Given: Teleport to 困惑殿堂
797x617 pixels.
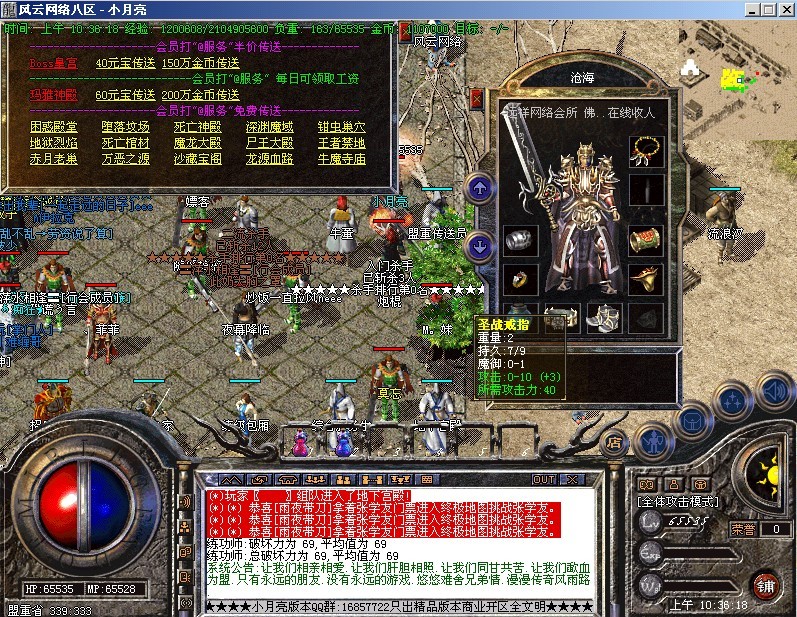Looking at the screenshot, I should coord(53,127).
